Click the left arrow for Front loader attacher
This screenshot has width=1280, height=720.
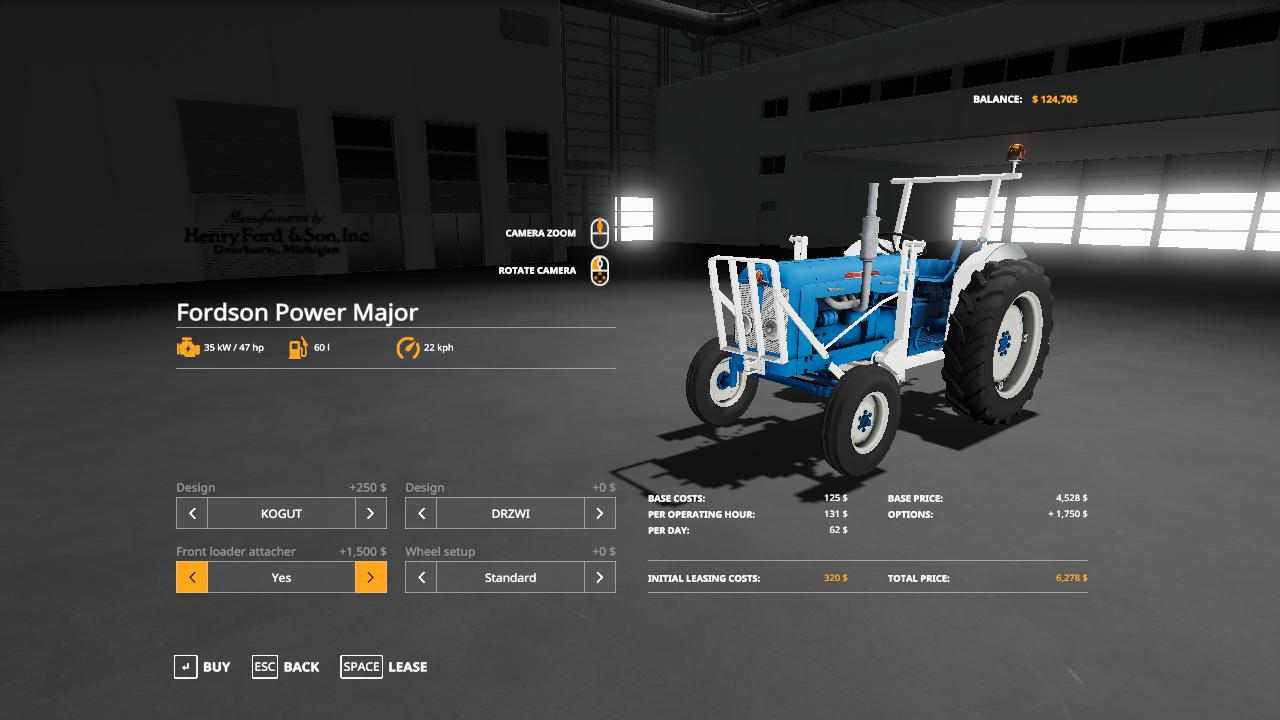pos(192,577)
